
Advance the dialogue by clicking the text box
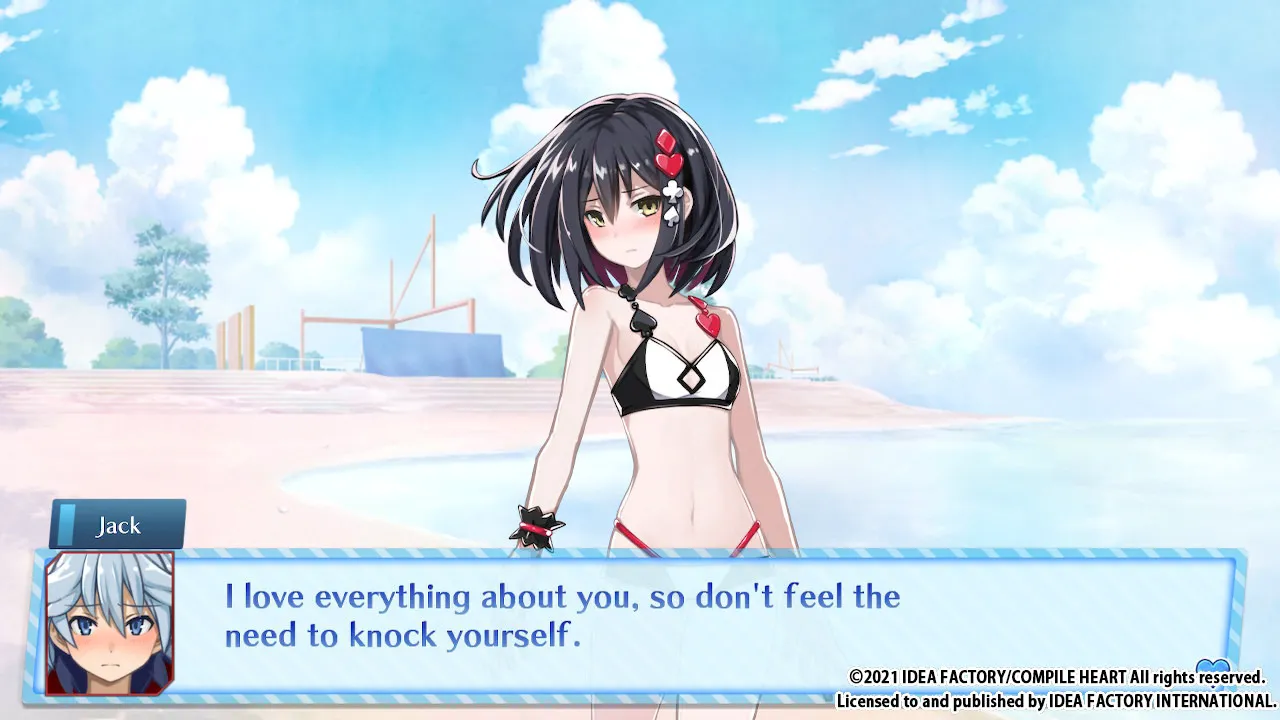[640, 622]
